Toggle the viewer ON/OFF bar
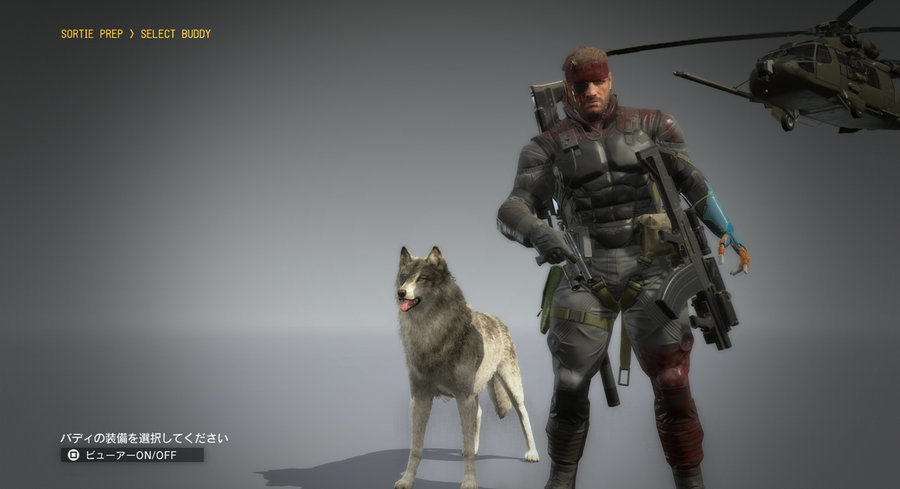Image resolution: width=900 pixels, height=489 pixels. coord(132,455)
